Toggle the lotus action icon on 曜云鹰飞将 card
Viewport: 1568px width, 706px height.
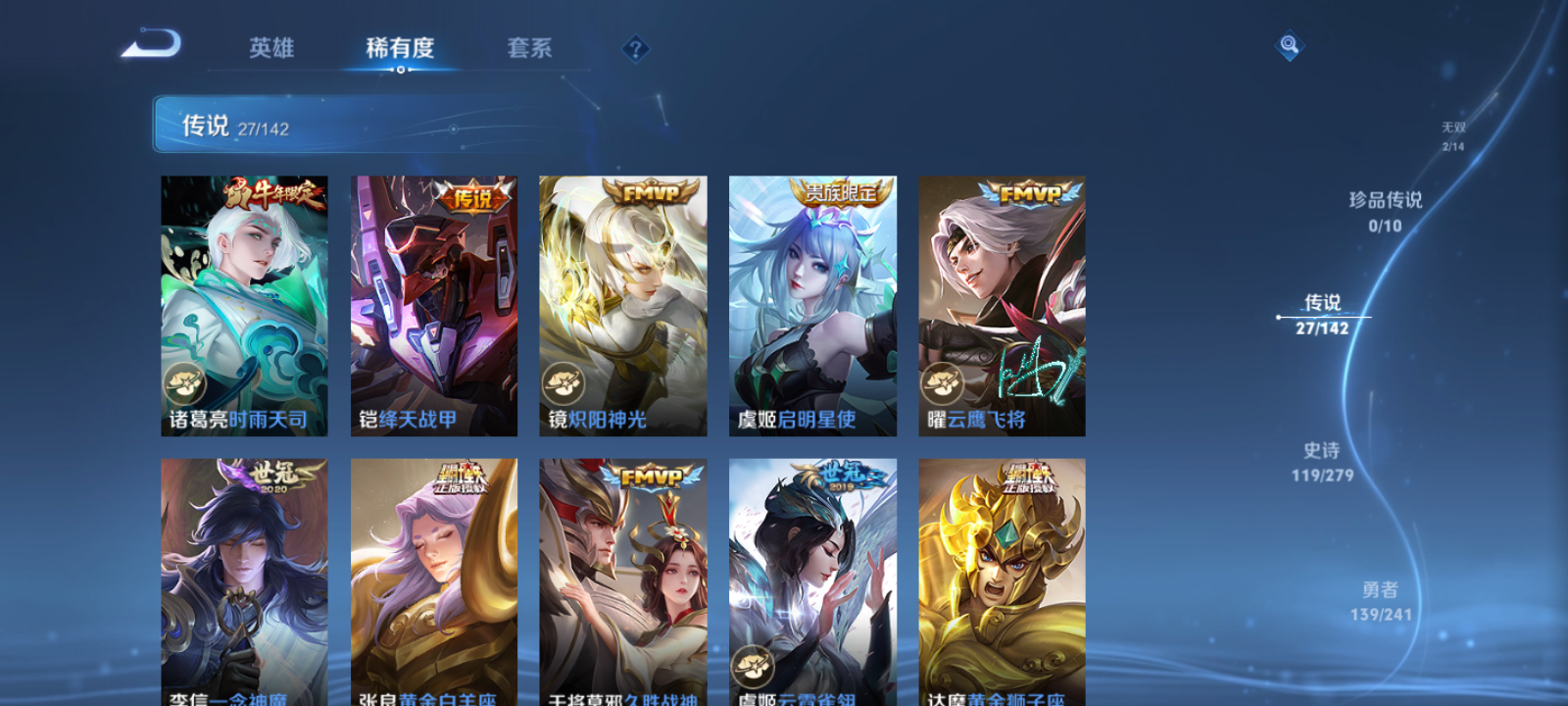click(x=942, y=381)
